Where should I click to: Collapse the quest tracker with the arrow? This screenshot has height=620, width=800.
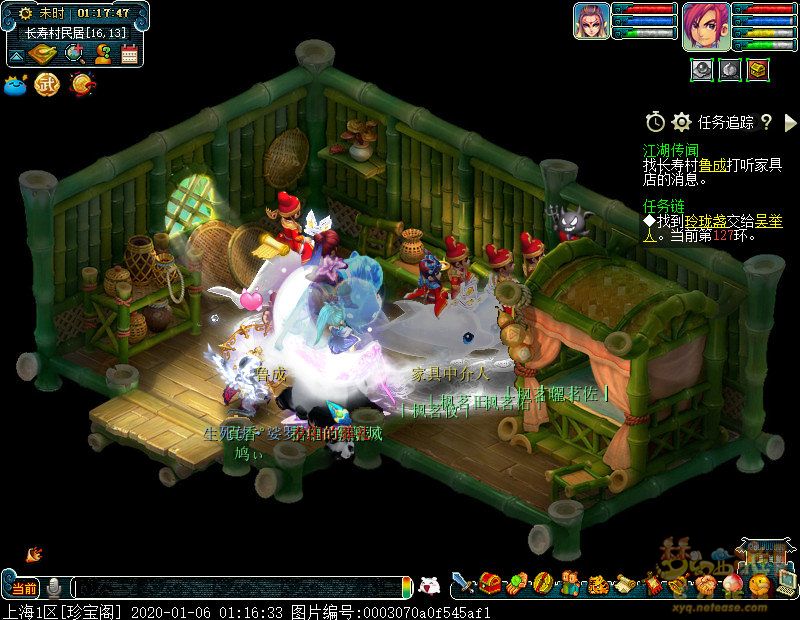click(x=789, y=122)
